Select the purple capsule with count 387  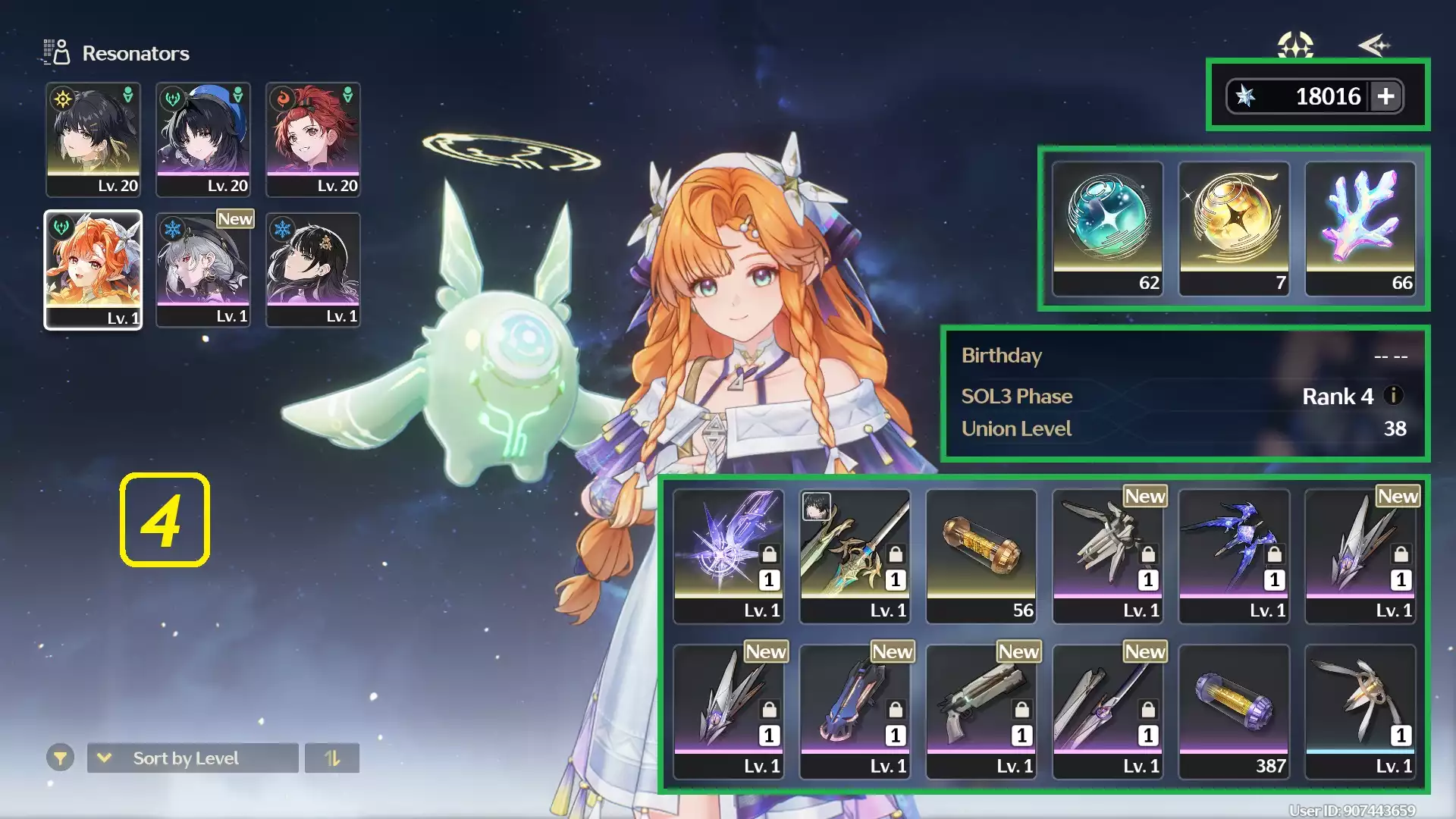pyautogui.click(x=1234, y=711)
